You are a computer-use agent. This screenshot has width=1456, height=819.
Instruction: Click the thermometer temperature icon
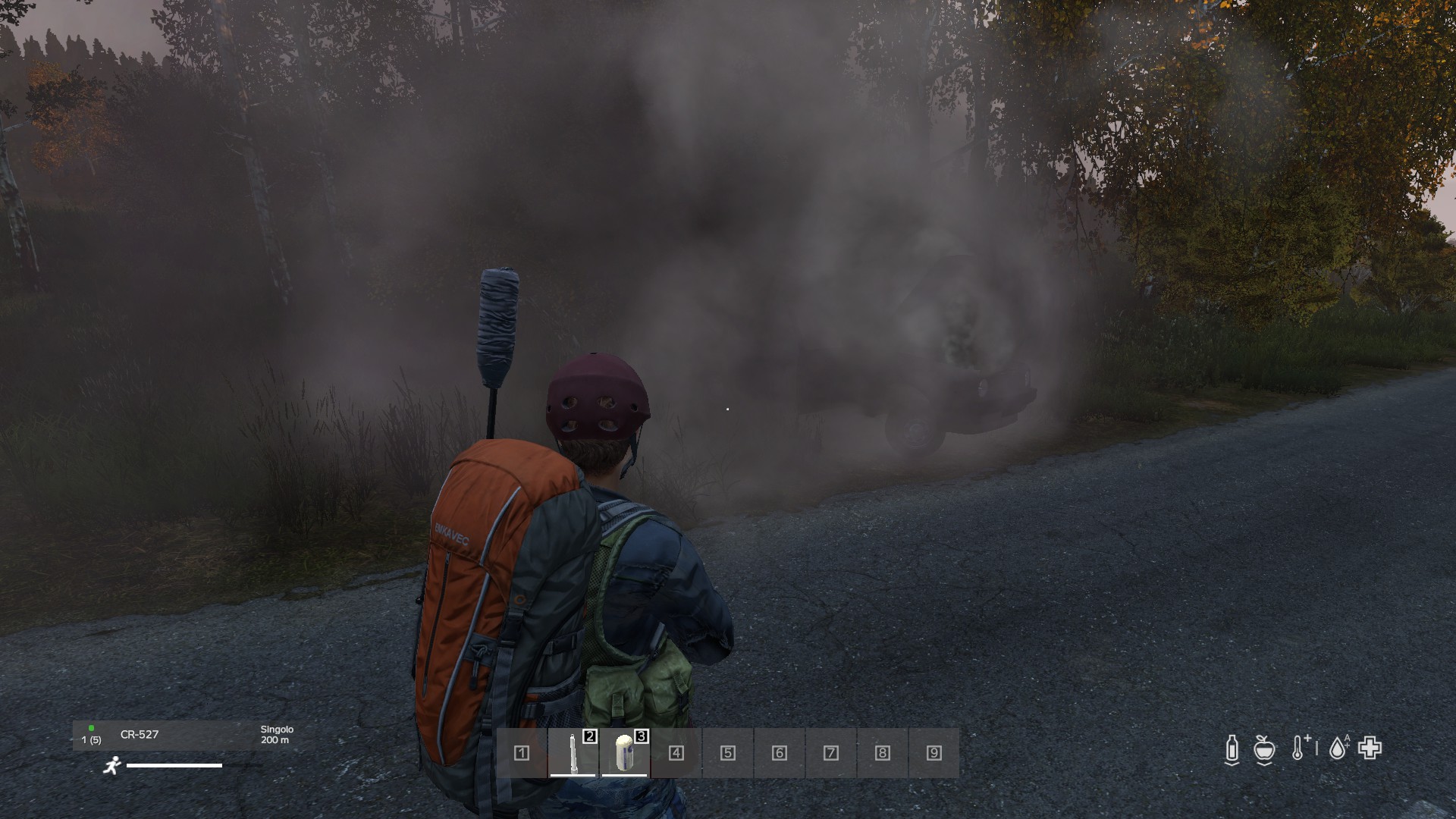click(1298, 748)
